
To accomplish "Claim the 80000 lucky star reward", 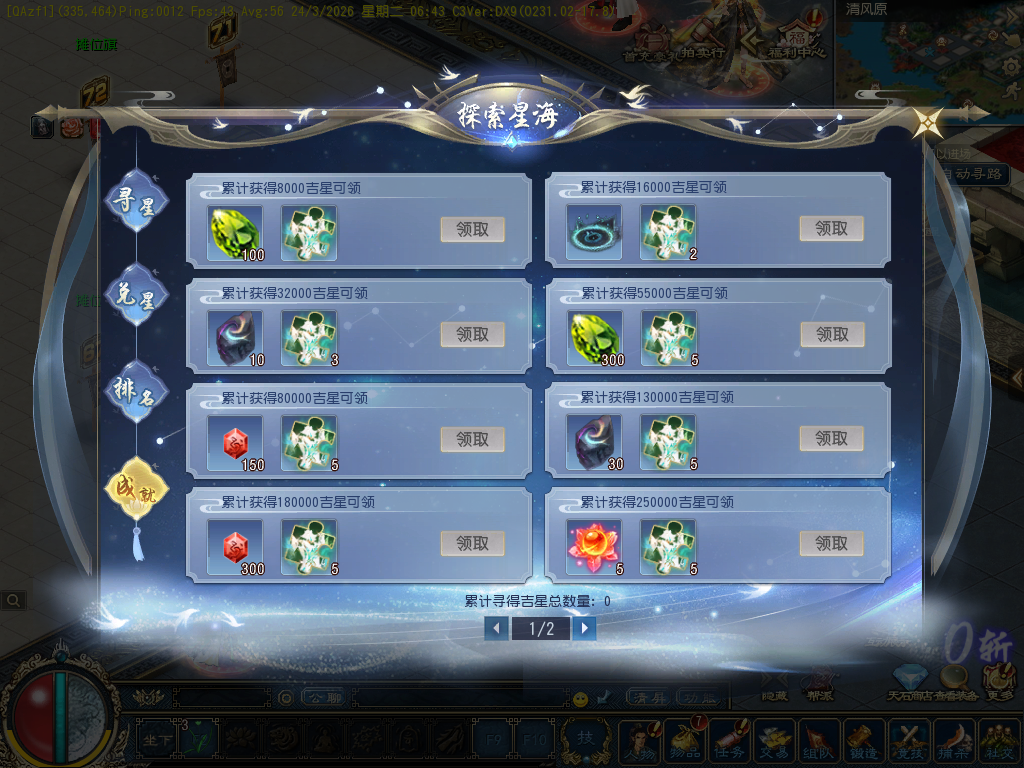I will [472, 439].
